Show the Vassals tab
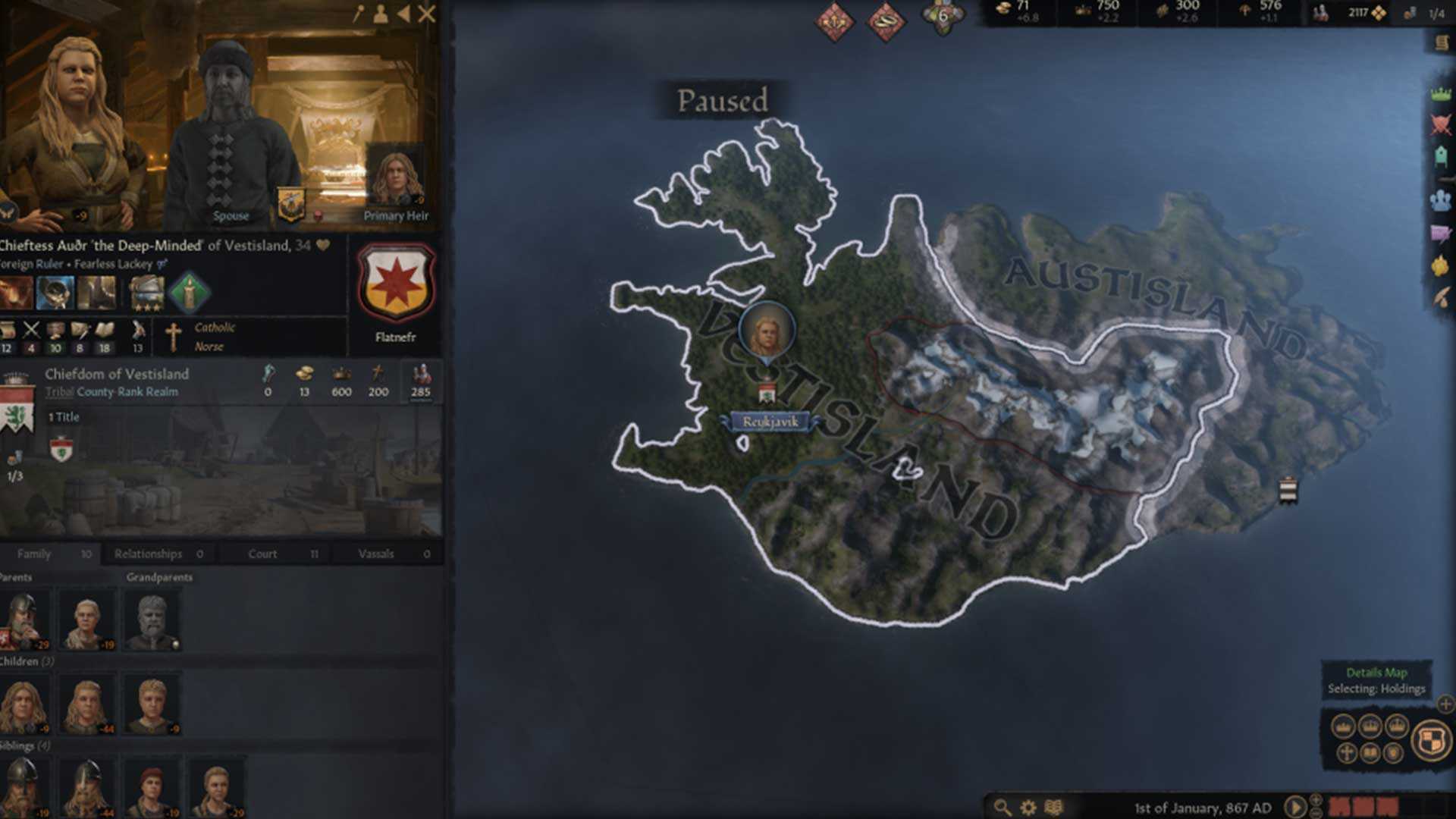Viewport: 1456px width, 819px height. [376, 554]
